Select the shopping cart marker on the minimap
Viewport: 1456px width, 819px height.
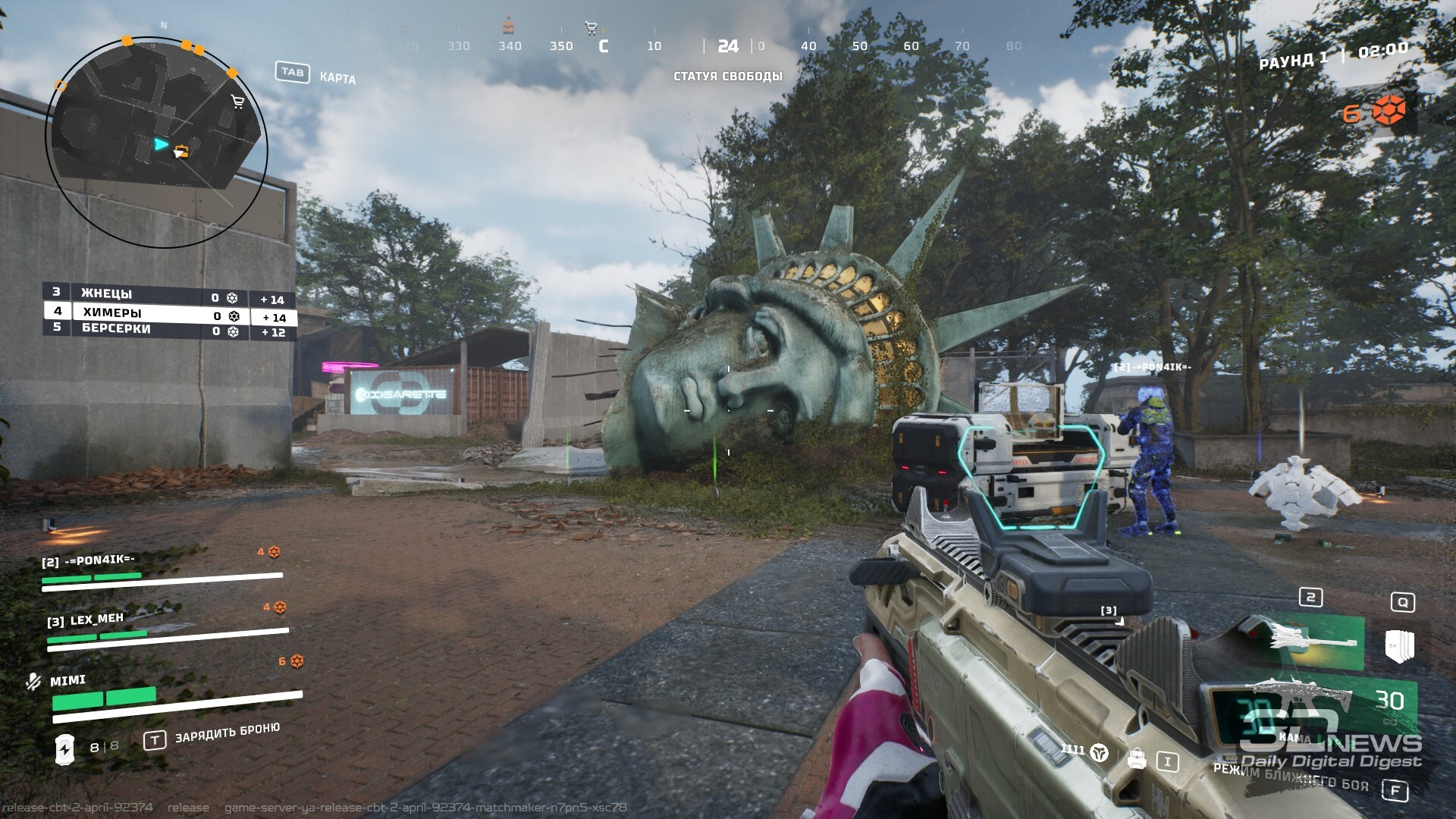tap(237, 102)
